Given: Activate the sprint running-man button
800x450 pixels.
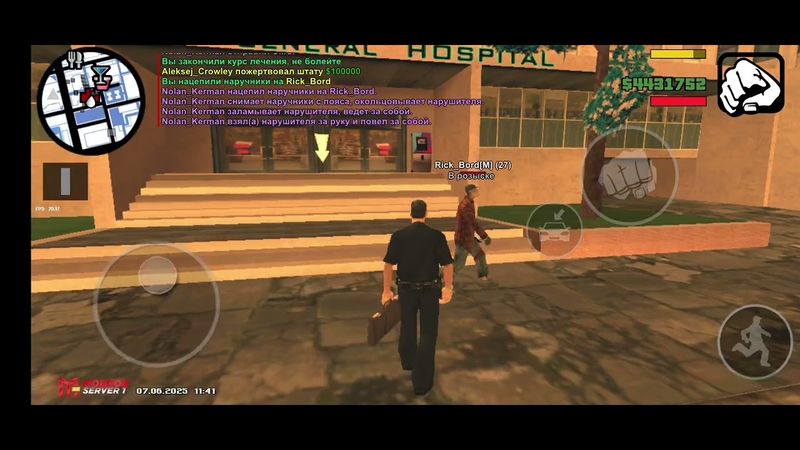Looking at the screenshot, I should 755,343.
